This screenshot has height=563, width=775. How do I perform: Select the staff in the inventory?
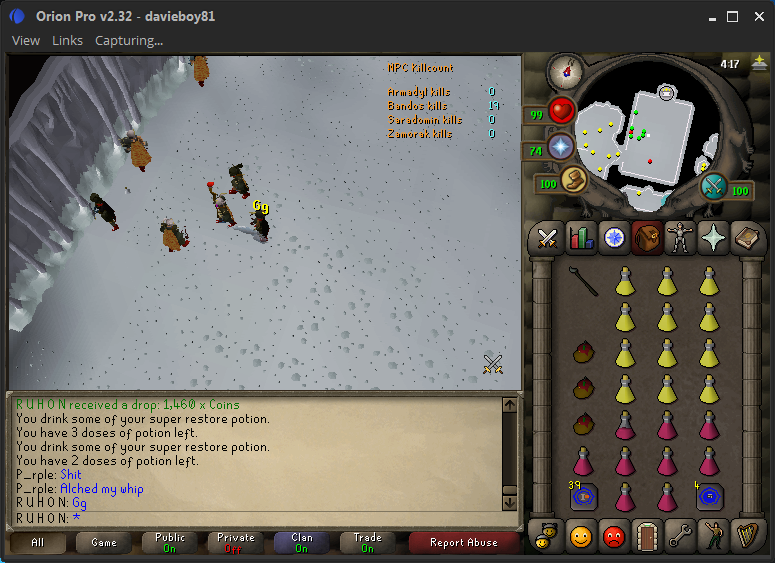pyautogui.click(x=583, y=281)
